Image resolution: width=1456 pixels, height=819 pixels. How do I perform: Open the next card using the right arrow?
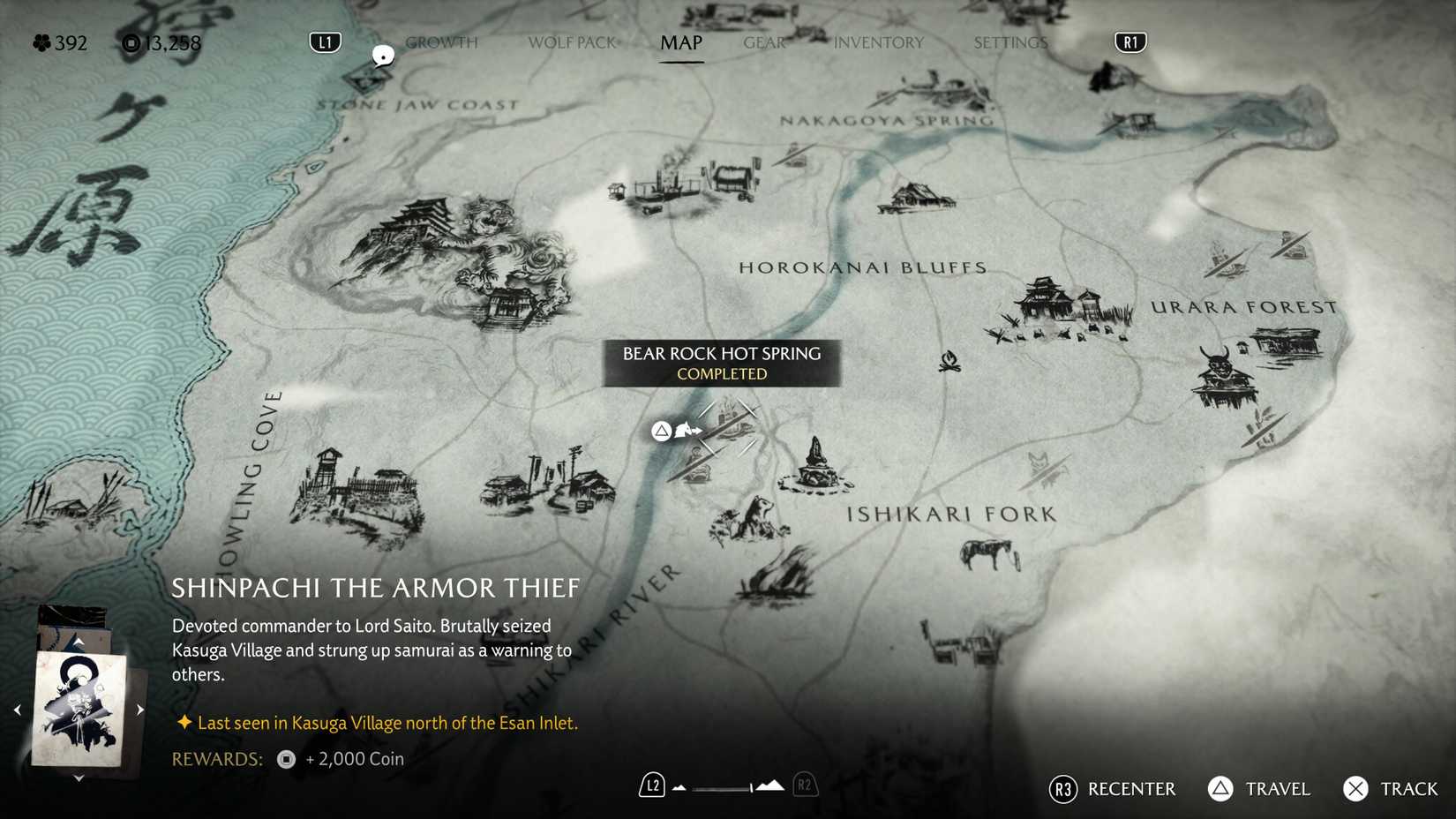tap(139, 709)
